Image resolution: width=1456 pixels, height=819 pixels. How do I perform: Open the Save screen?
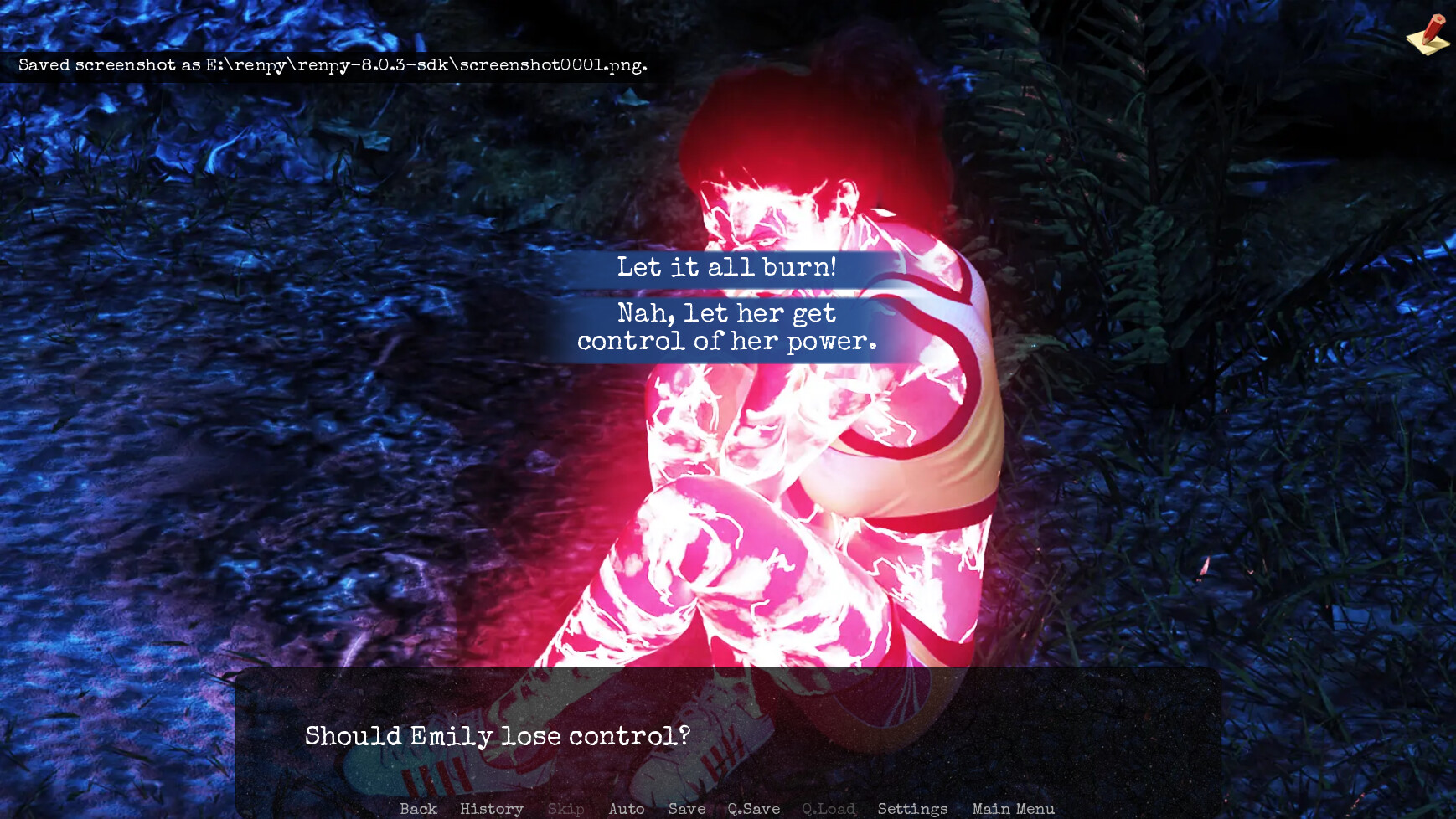[x=686, y=809]
